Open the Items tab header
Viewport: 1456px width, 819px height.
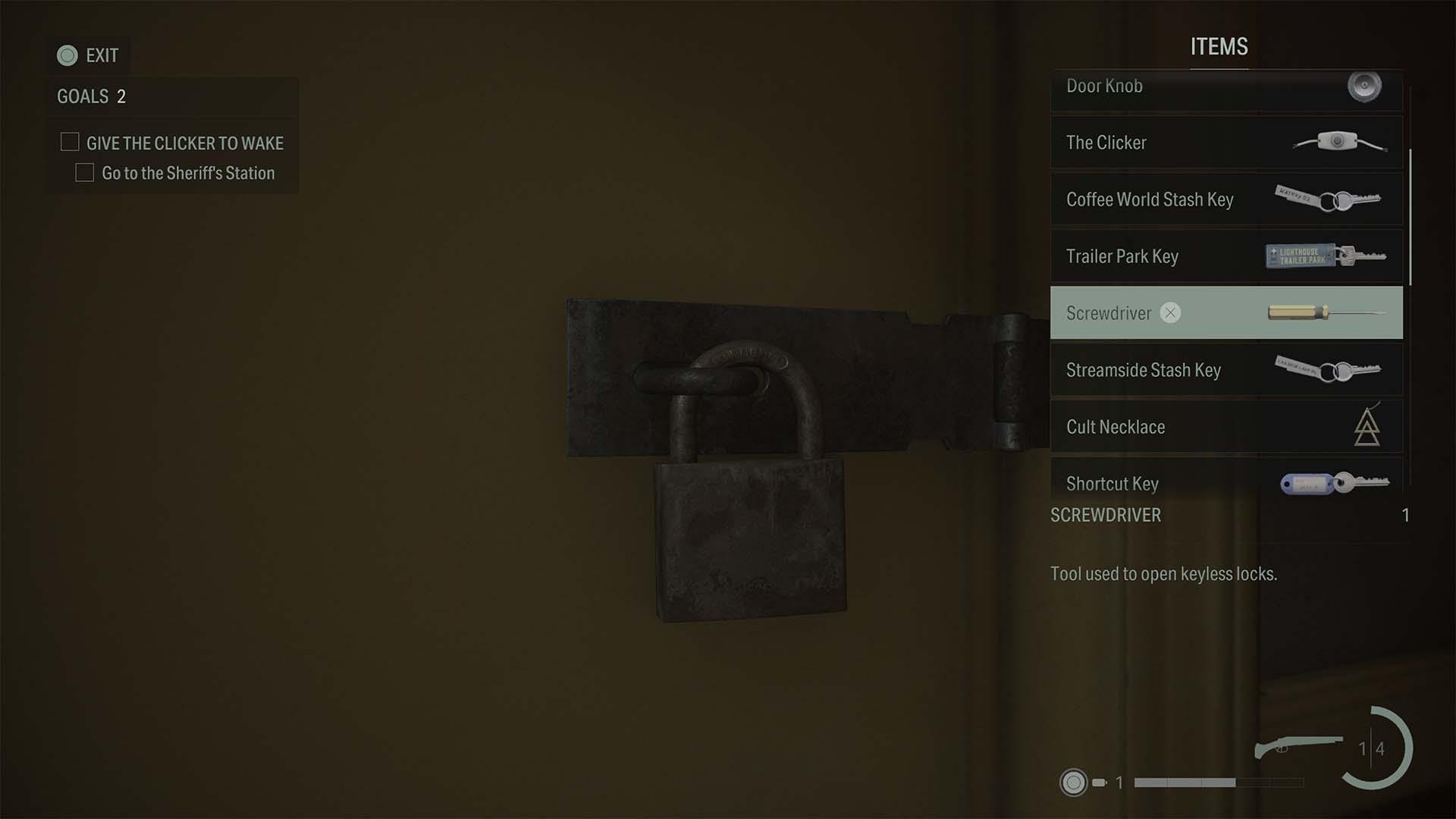click(1219, 47)
